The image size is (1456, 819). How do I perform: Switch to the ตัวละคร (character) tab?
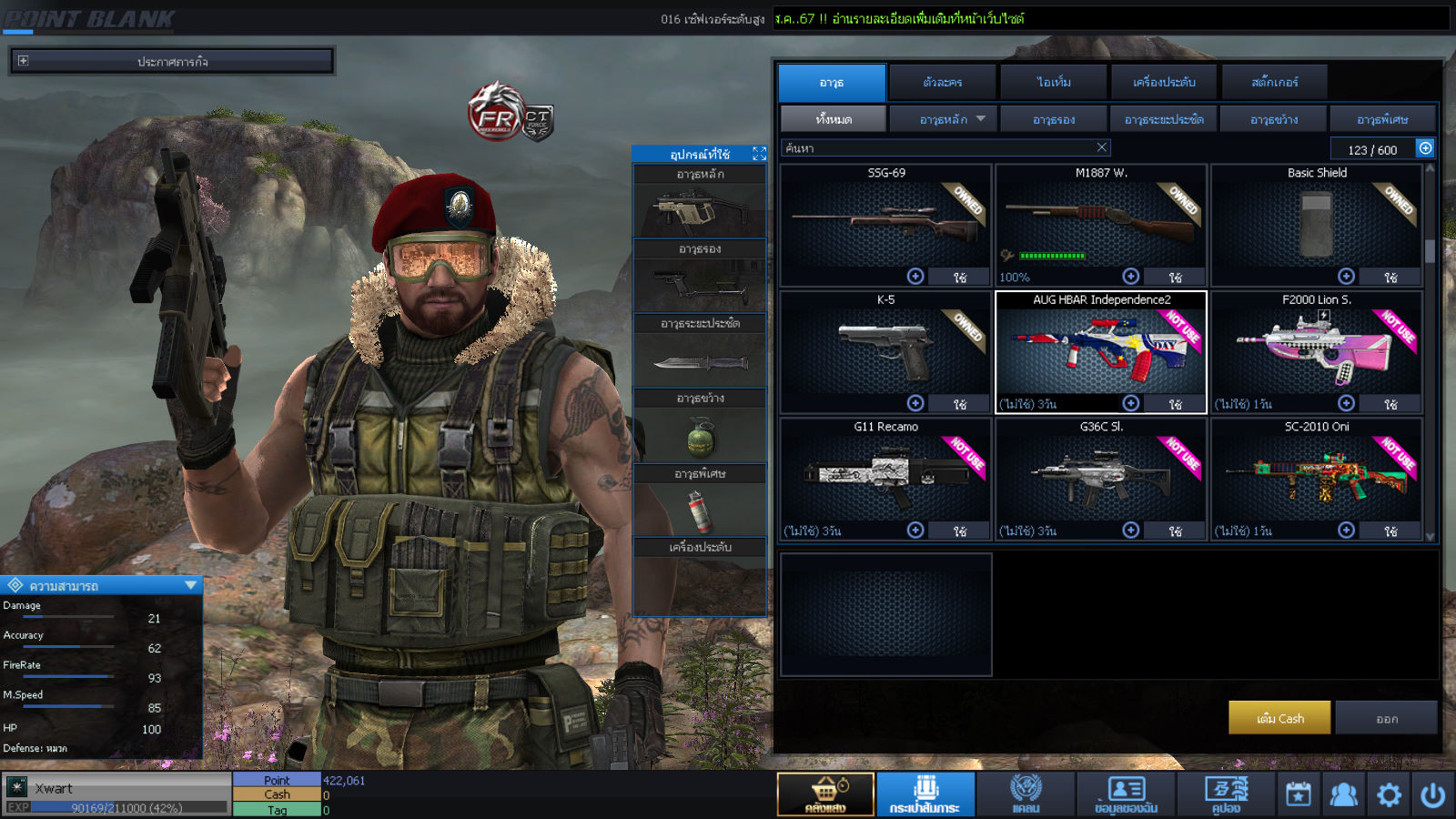point(942,82)
